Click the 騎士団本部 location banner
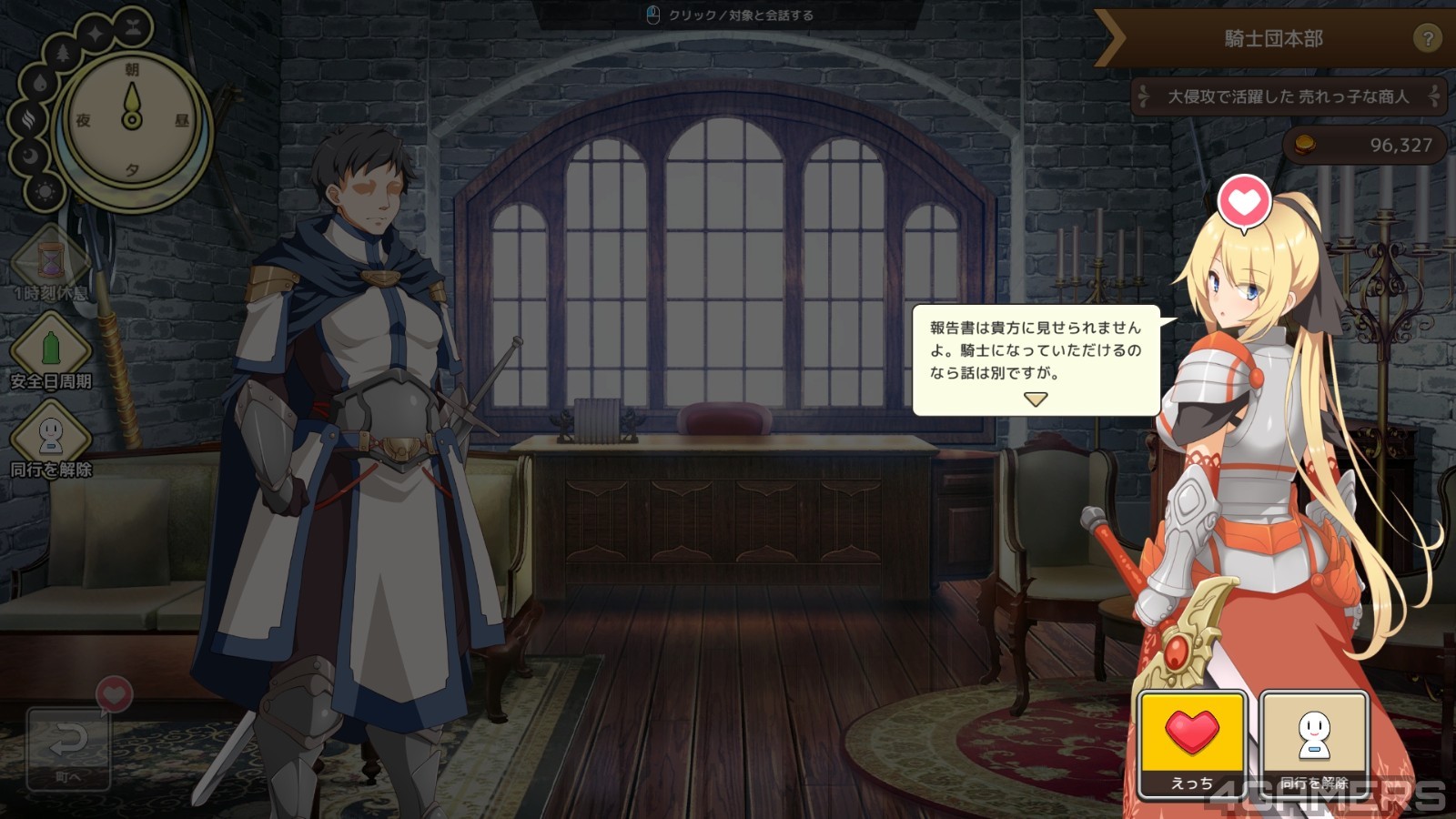The height and width of the screenshot is (819, 1456). coord(1272,38)
